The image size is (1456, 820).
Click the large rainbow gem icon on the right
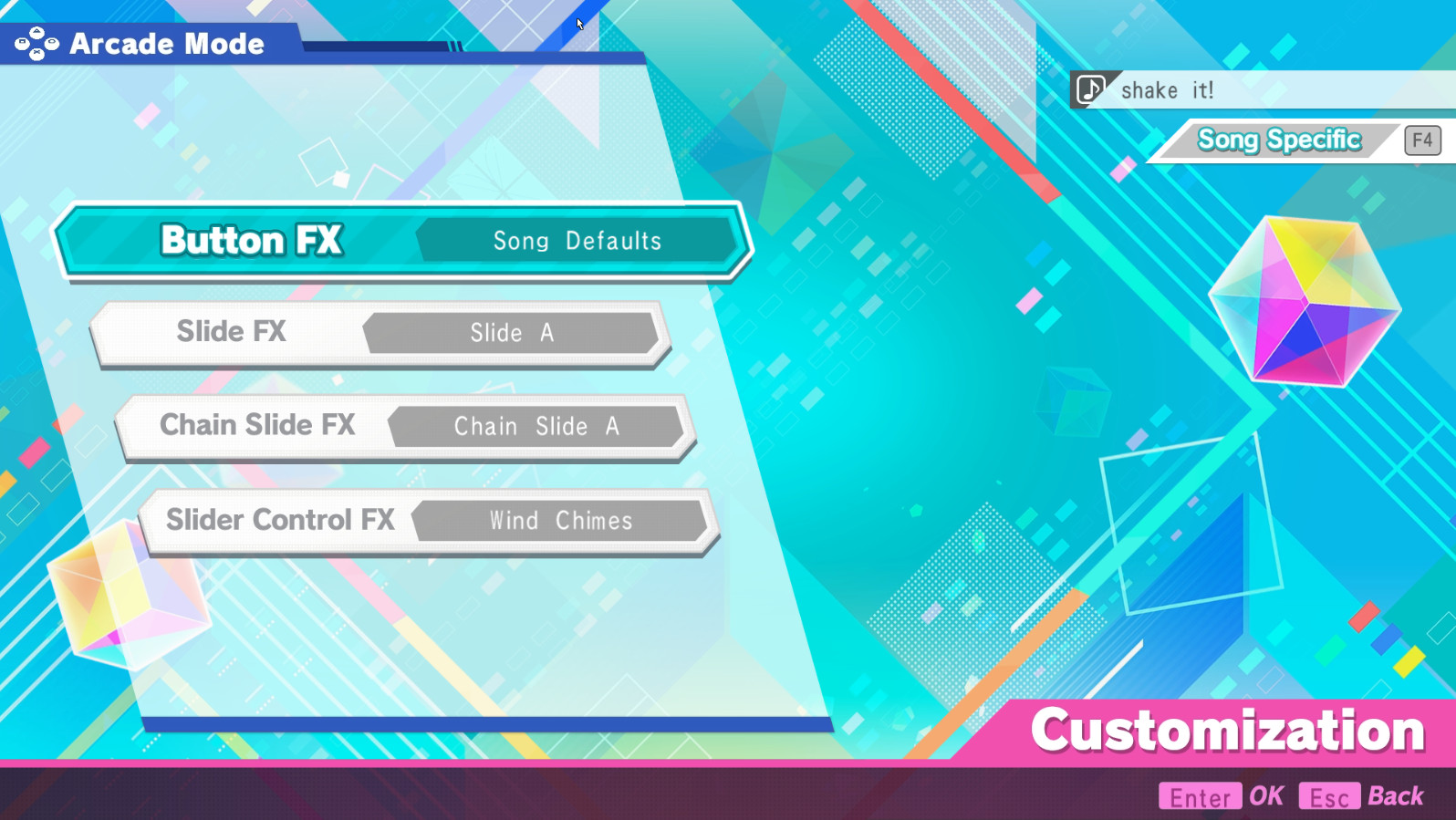[1305, 301]
